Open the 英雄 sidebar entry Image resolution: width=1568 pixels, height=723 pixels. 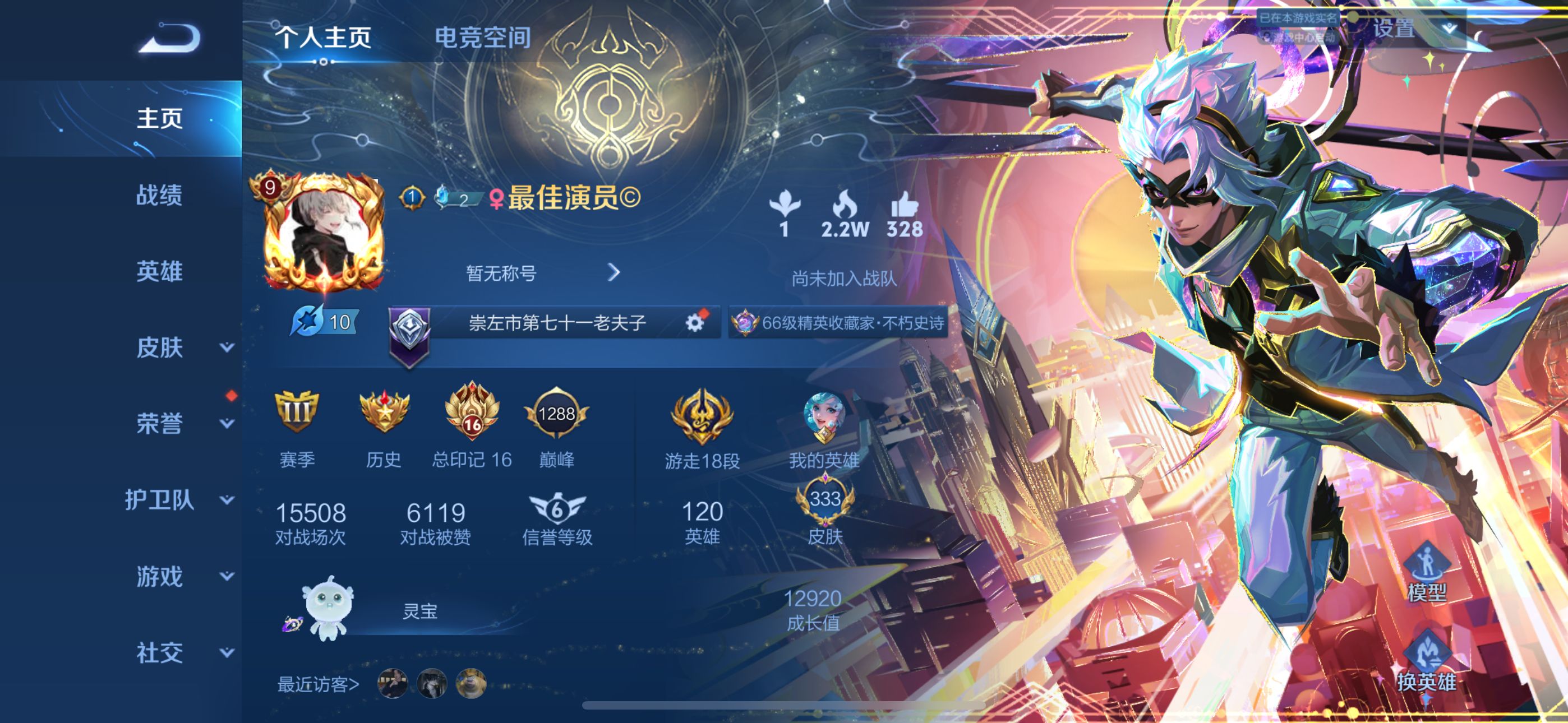pos(159,271)
